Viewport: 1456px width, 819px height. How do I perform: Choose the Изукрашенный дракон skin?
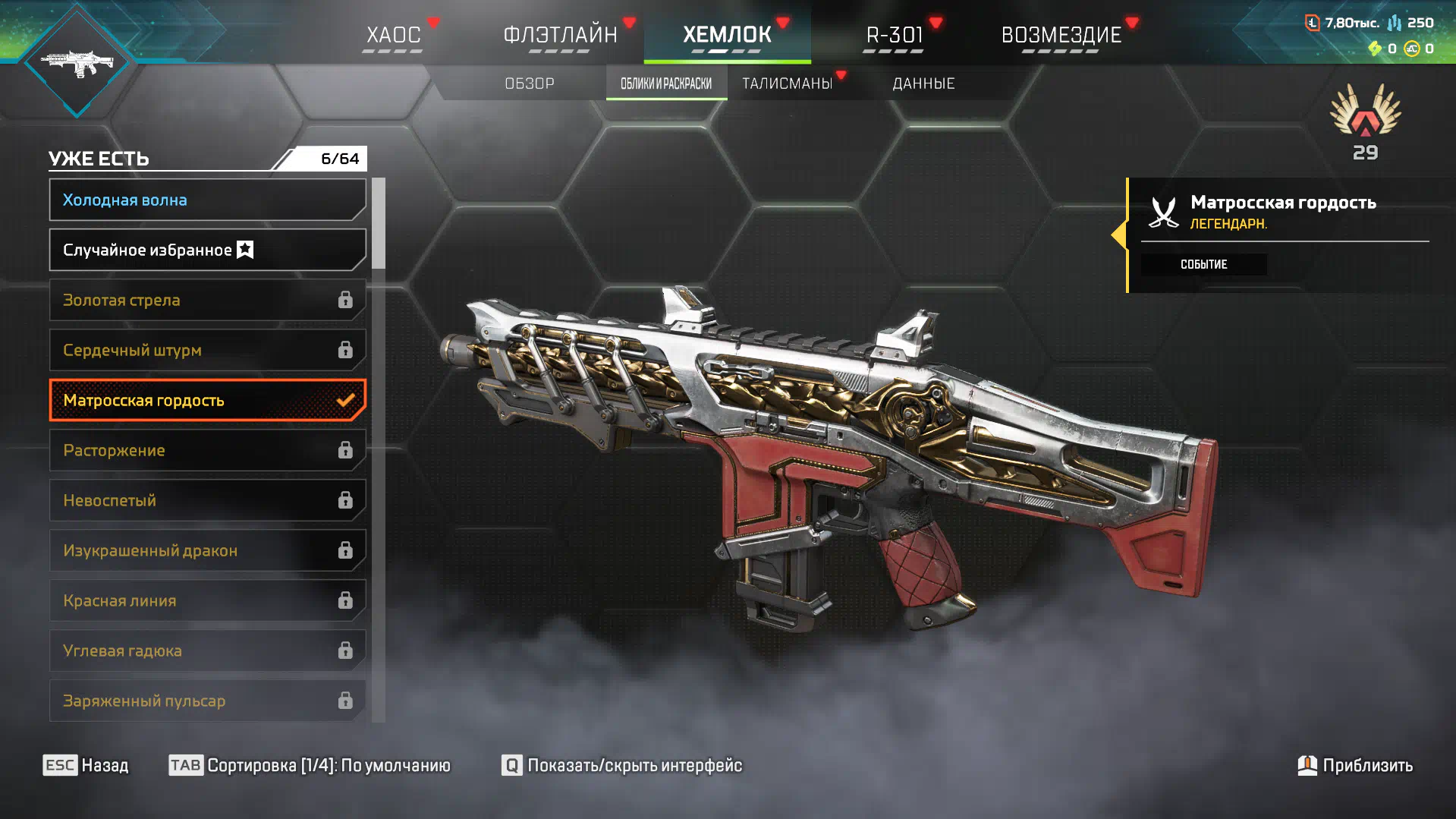coord(207,550)
